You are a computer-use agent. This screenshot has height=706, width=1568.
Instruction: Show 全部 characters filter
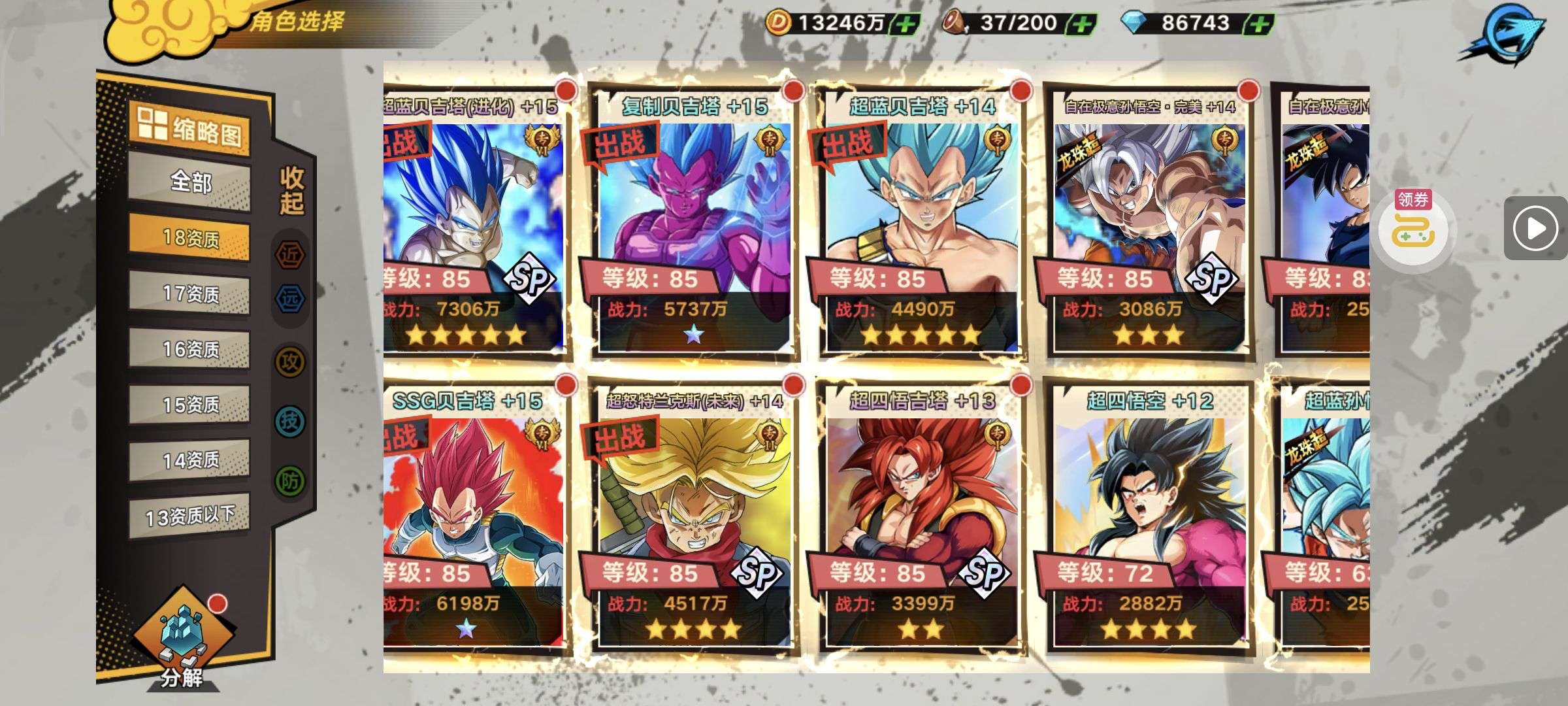(190, 182)
